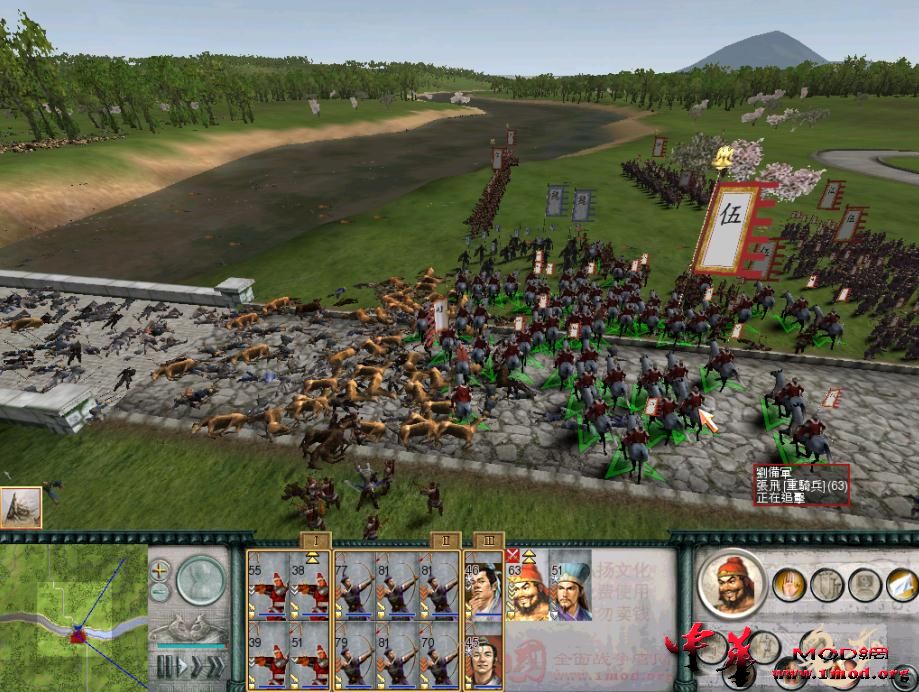Set battle speed to normal play

click(x=181, y=665)
